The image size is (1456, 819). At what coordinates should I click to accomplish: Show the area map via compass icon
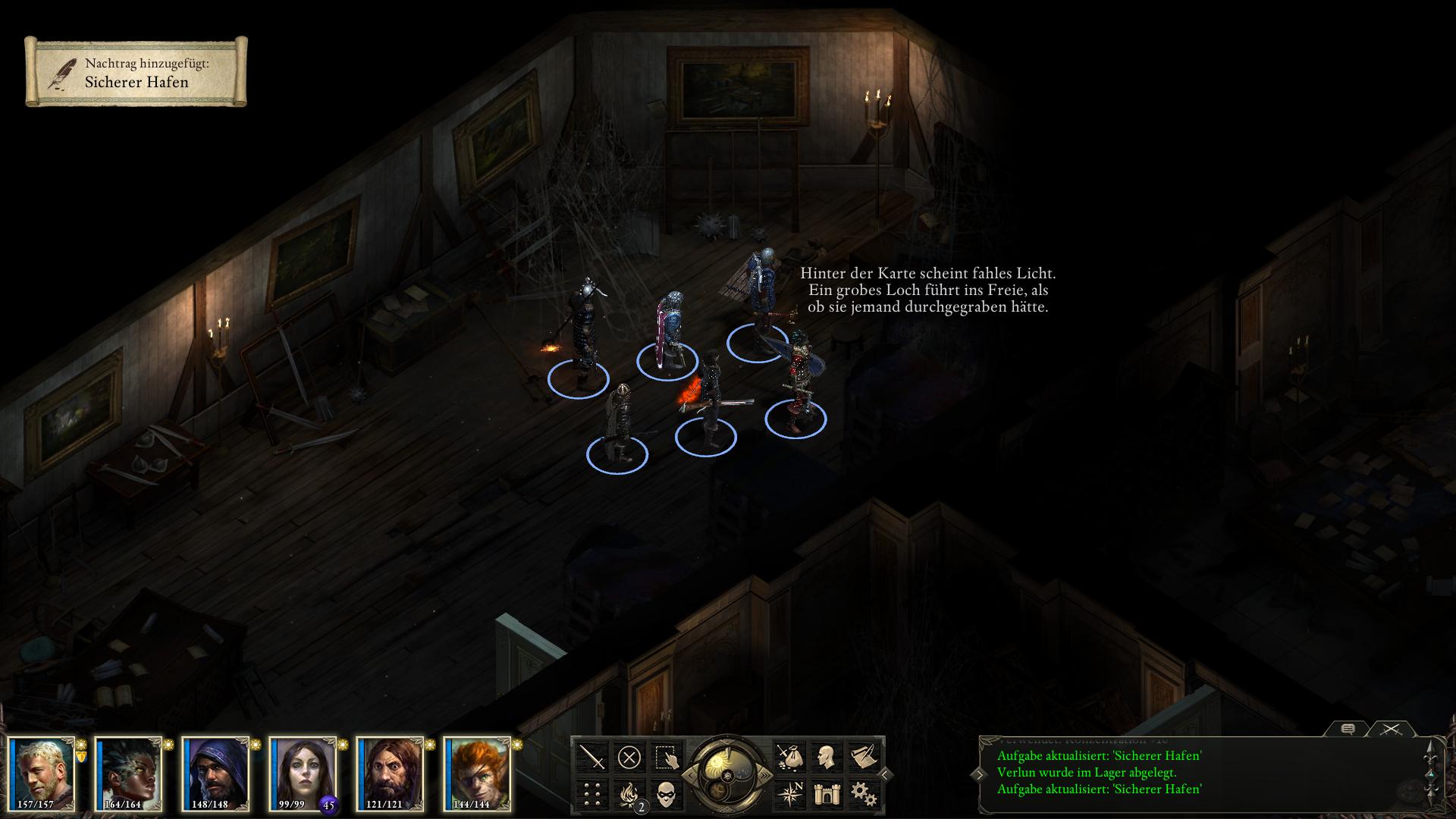coord(789,793)
